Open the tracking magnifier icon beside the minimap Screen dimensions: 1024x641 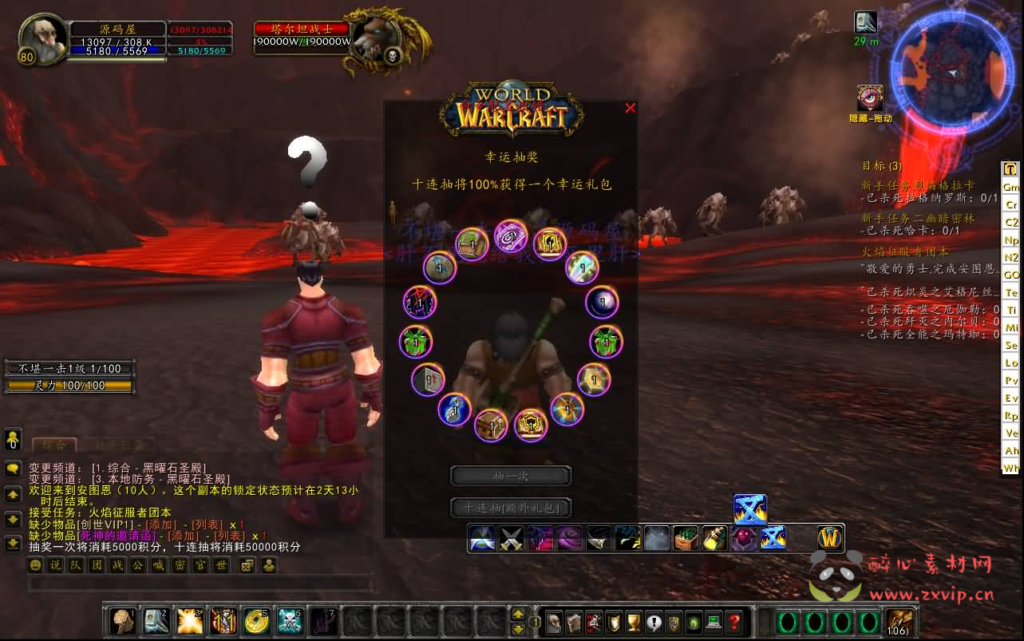[865, 22]
